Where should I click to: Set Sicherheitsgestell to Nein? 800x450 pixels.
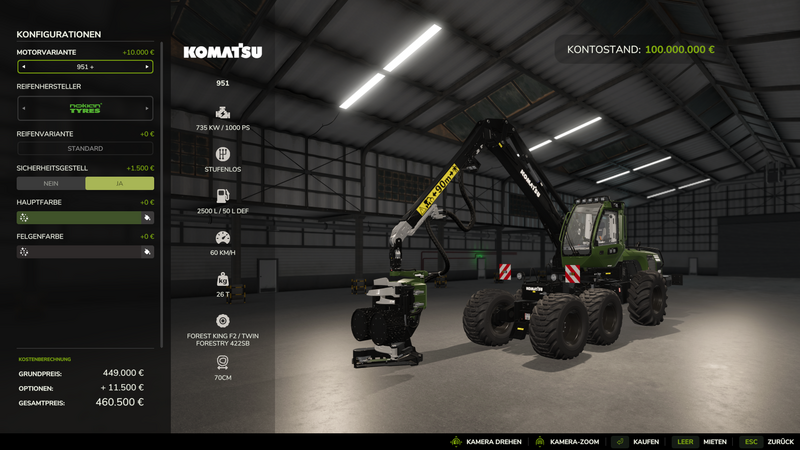pyautogui.click(x=51, y=183)
